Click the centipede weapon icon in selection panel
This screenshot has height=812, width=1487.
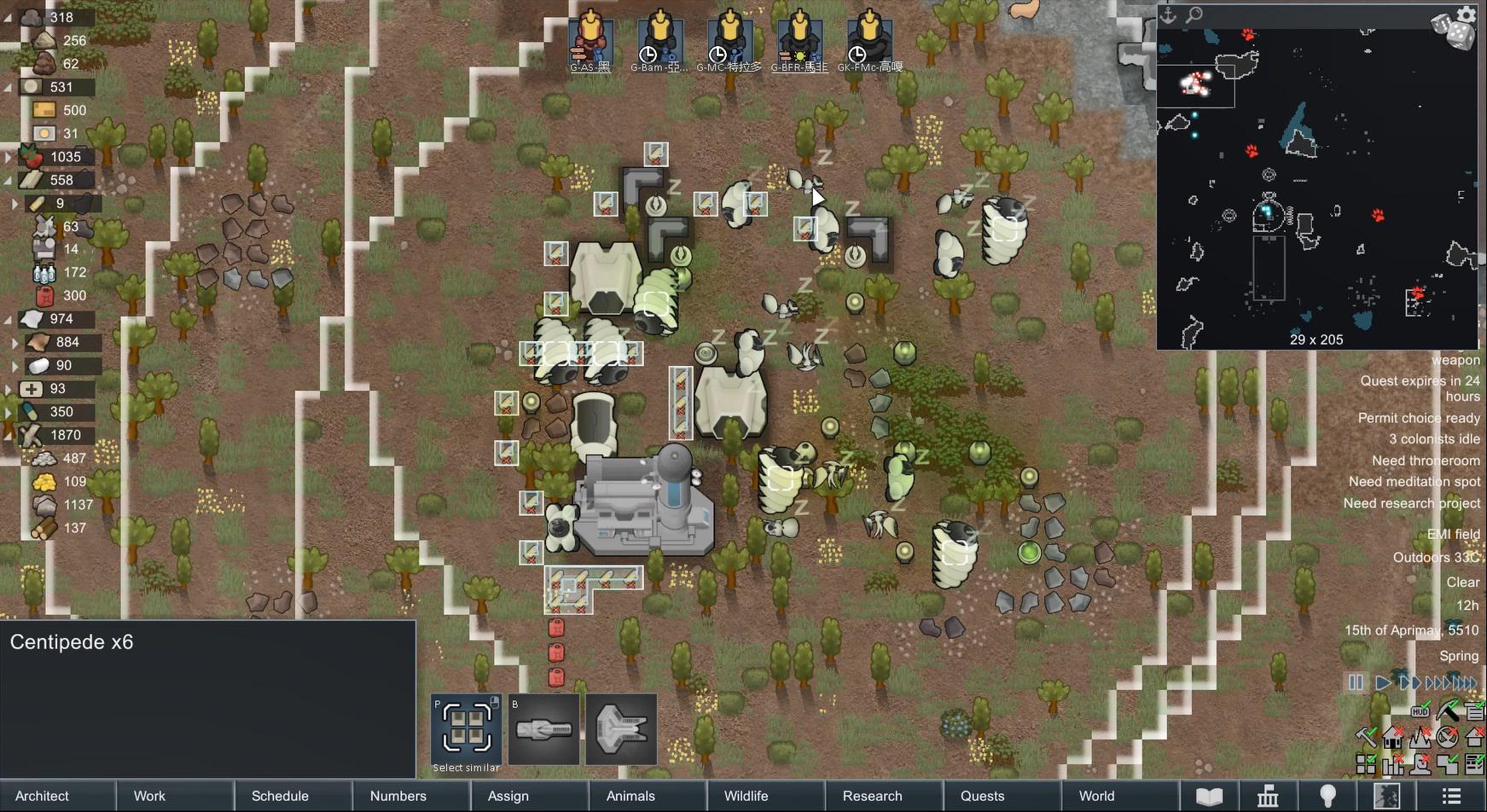[543, 730]
